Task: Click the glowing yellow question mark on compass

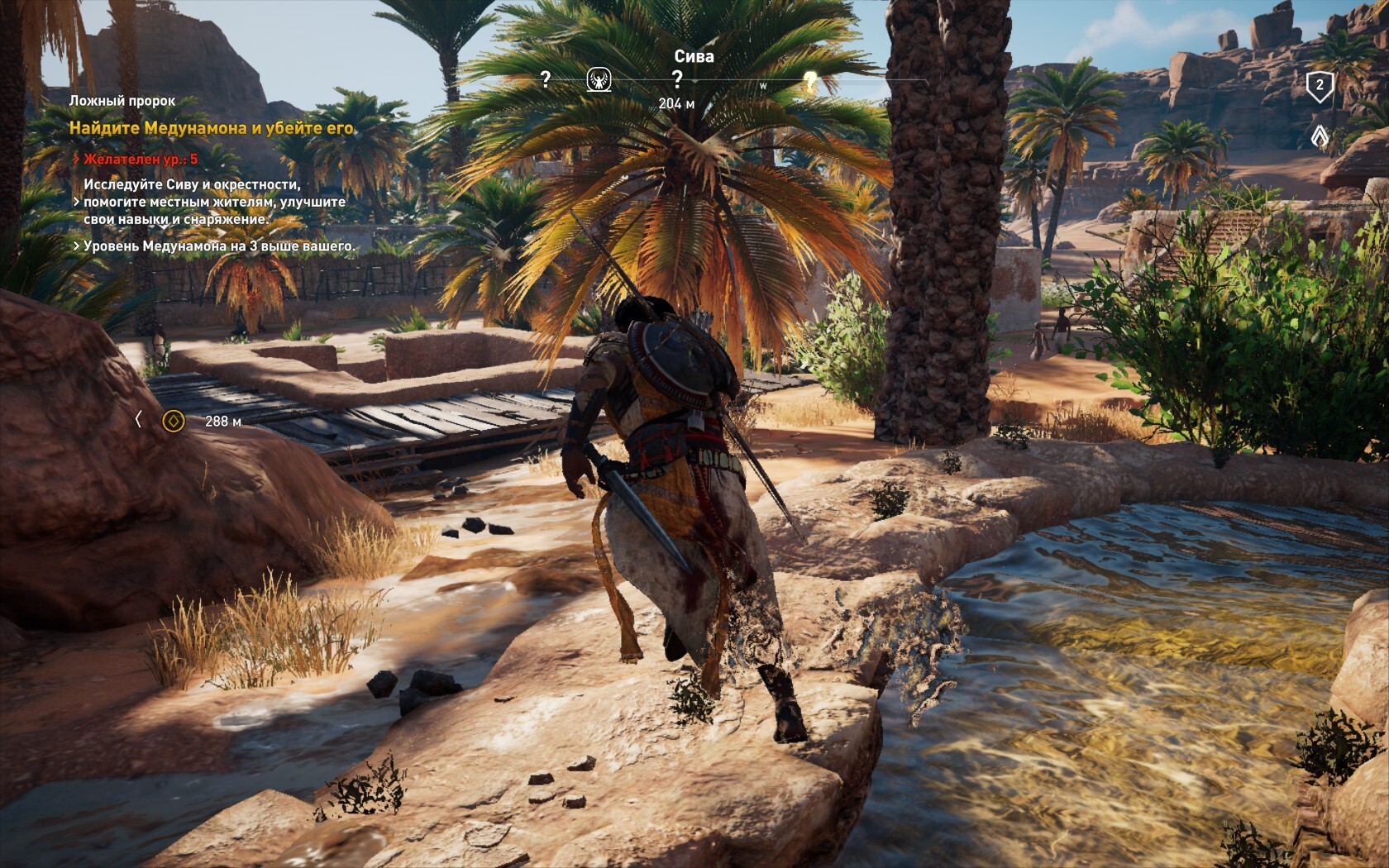Action: click(810, 80)
